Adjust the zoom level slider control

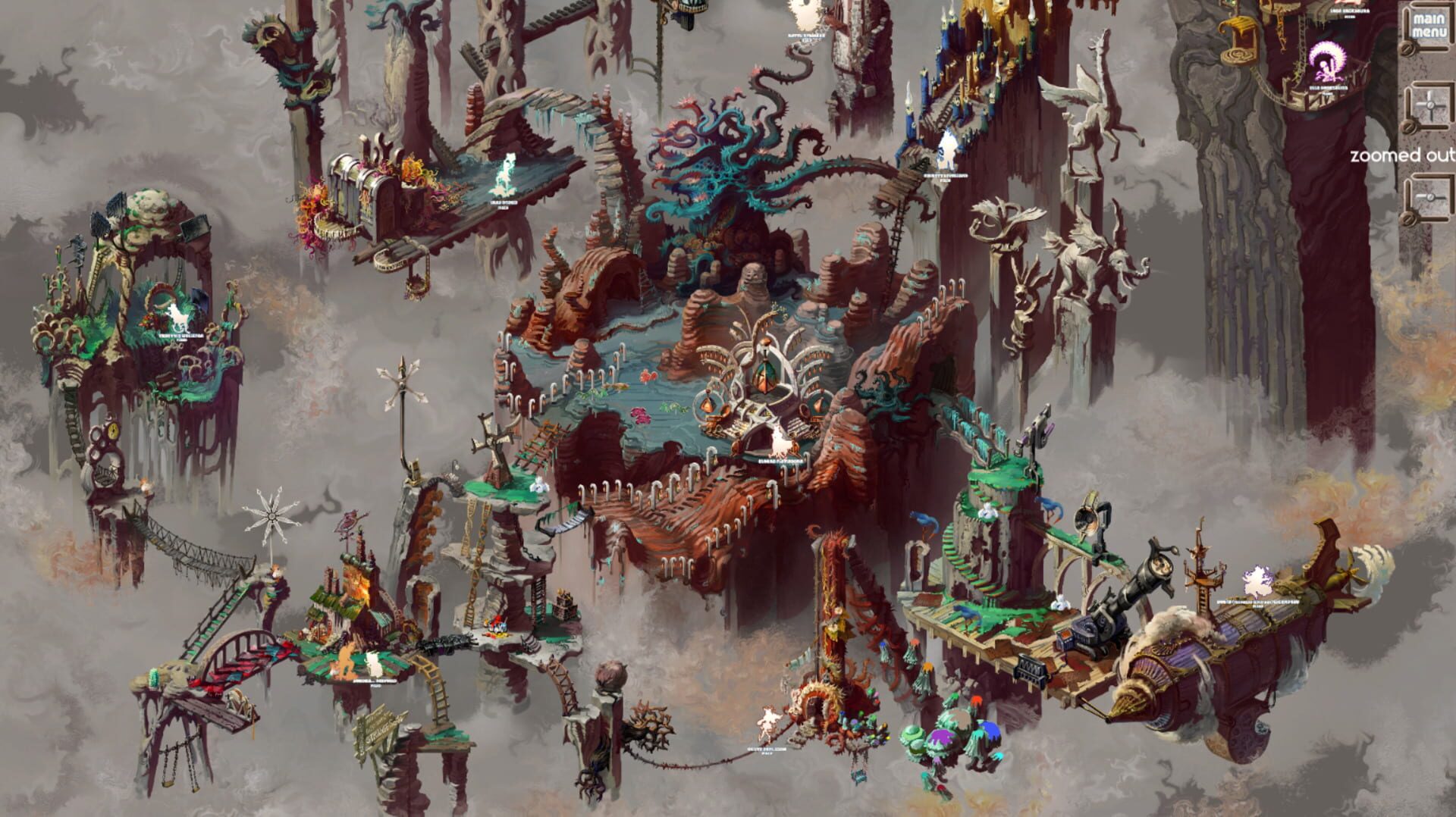(1432, 199)
